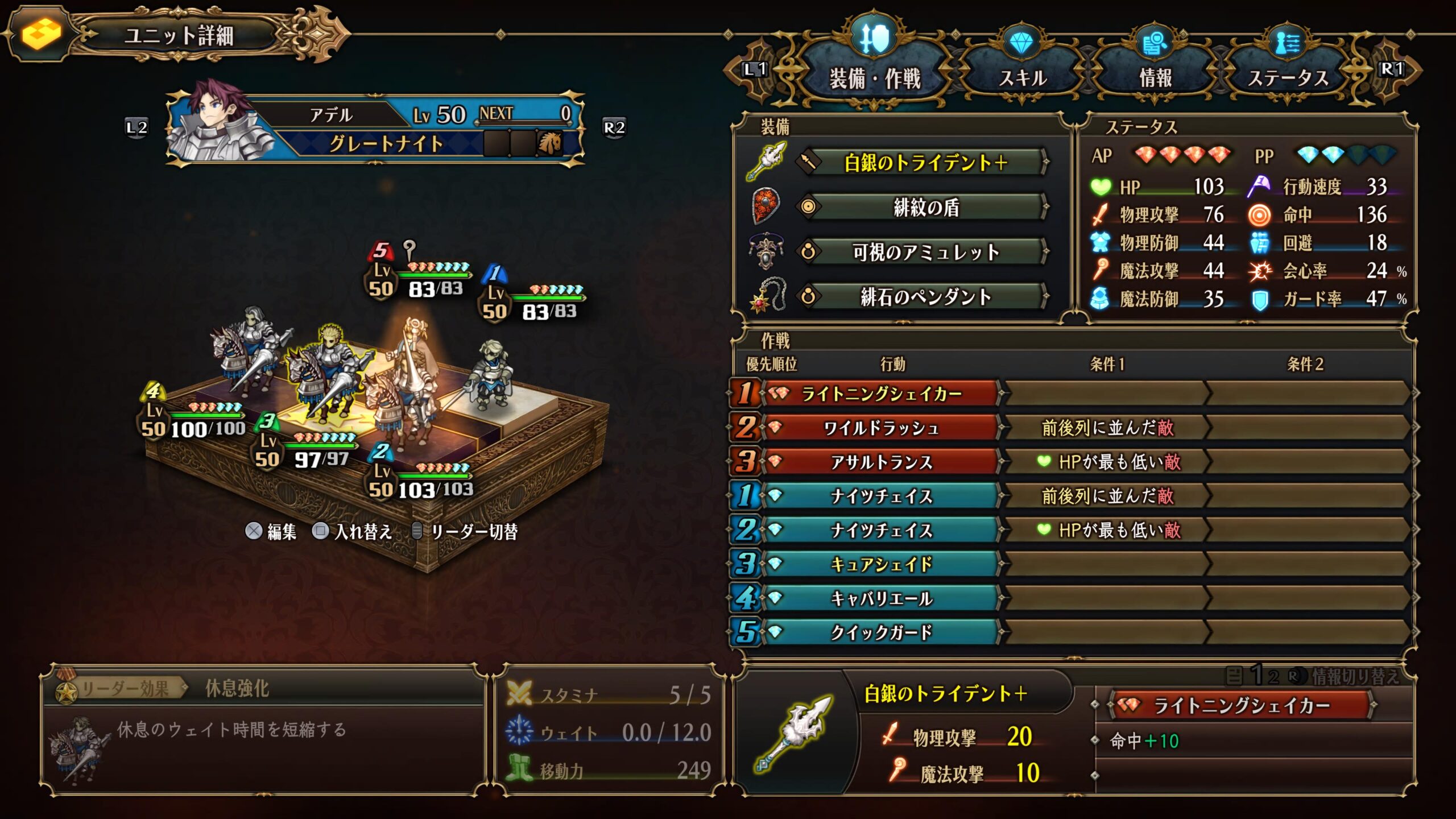Choose the 緋紋の盾 shield slot

click(925, 207)
